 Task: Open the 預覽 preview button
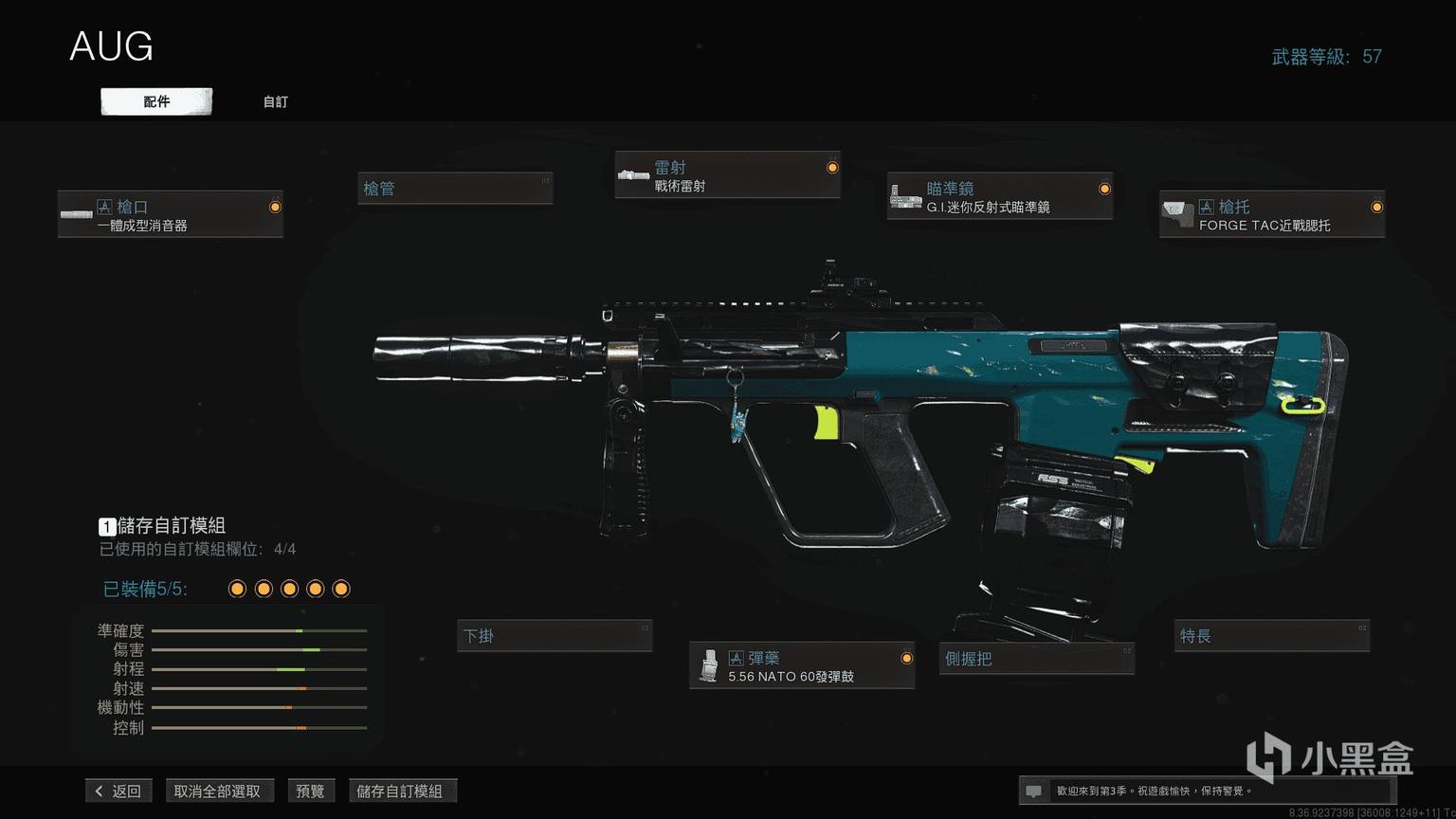tap(310, 791)
